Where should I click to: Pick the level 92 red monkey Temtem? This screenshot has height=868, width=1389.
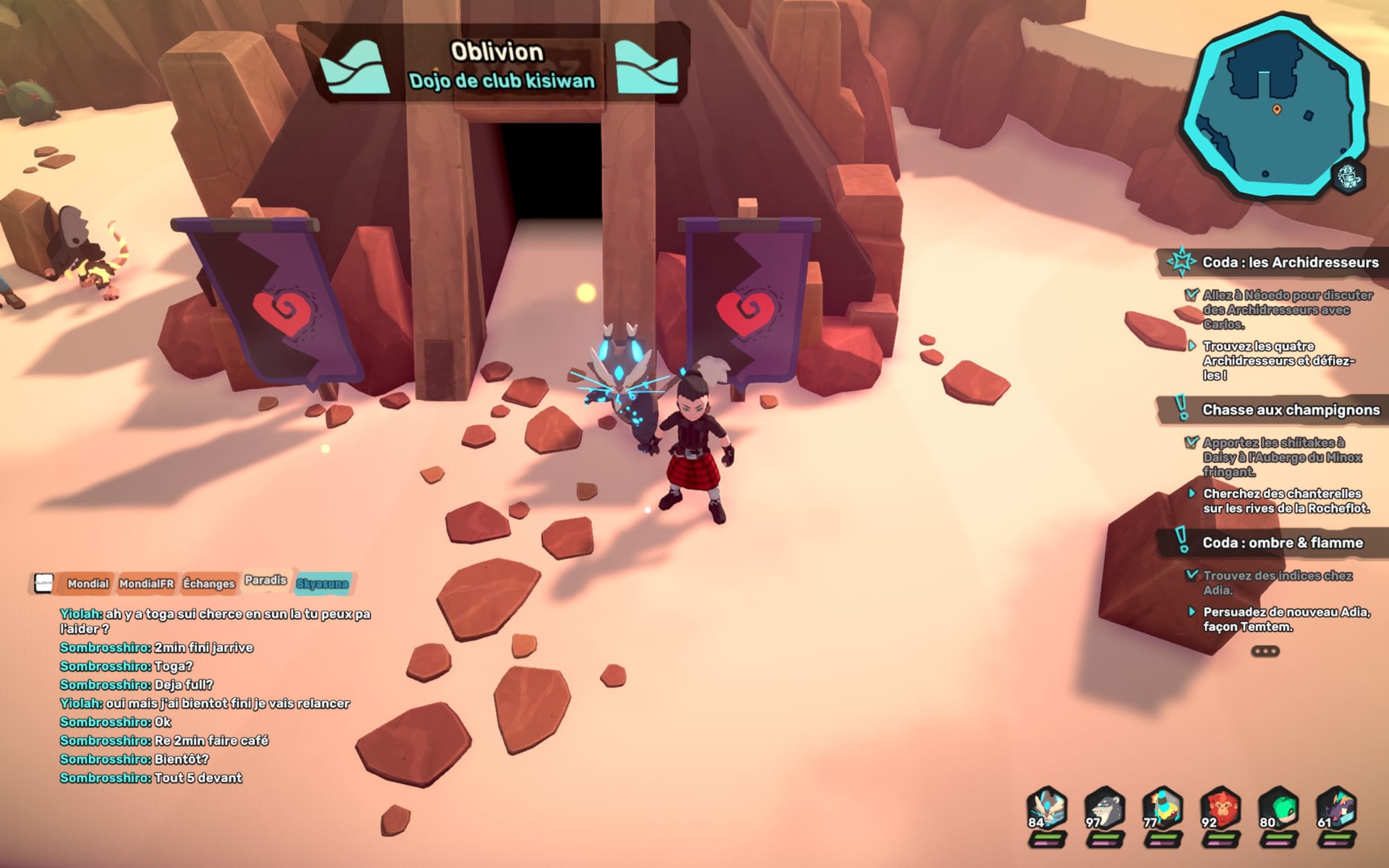click(x=1220, y=810)
